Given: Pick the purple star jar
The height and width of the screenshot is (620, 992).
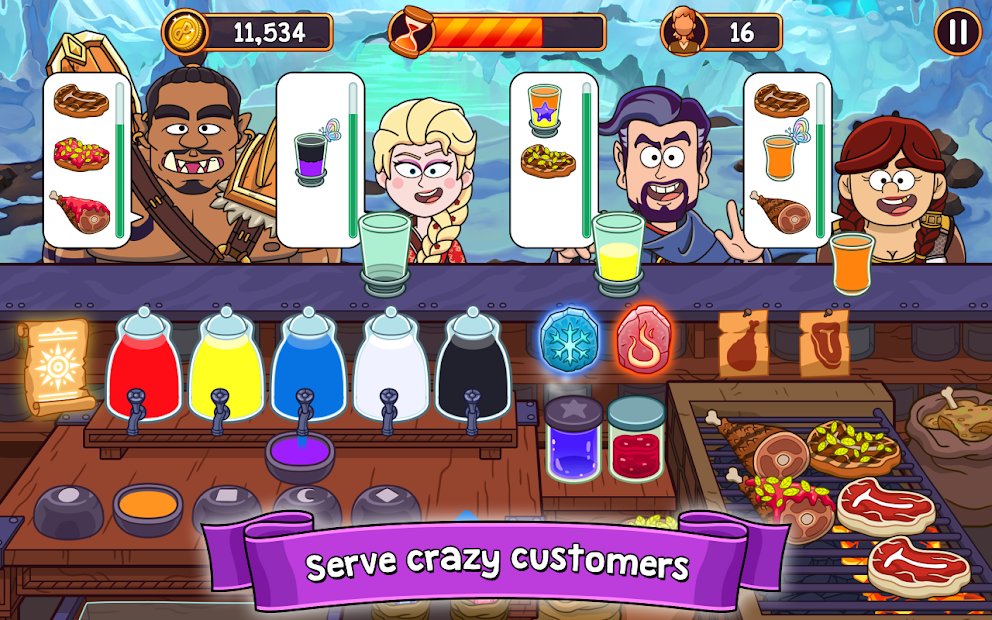Looking at the screenshot, I should coord(573,441).
